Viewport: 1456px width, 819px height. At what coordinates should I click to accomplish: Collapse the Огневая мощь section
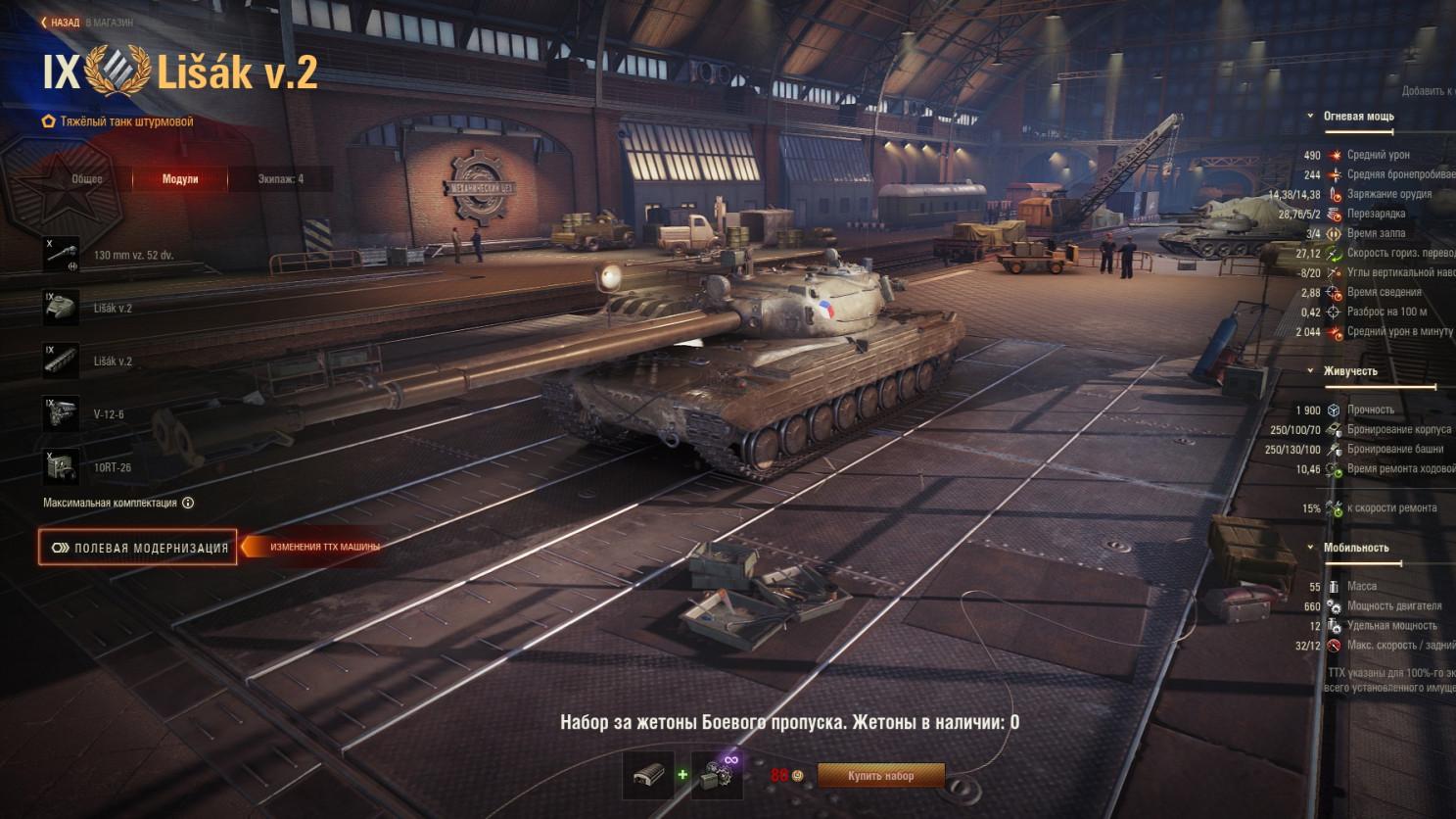click(x=1312, y=116)
